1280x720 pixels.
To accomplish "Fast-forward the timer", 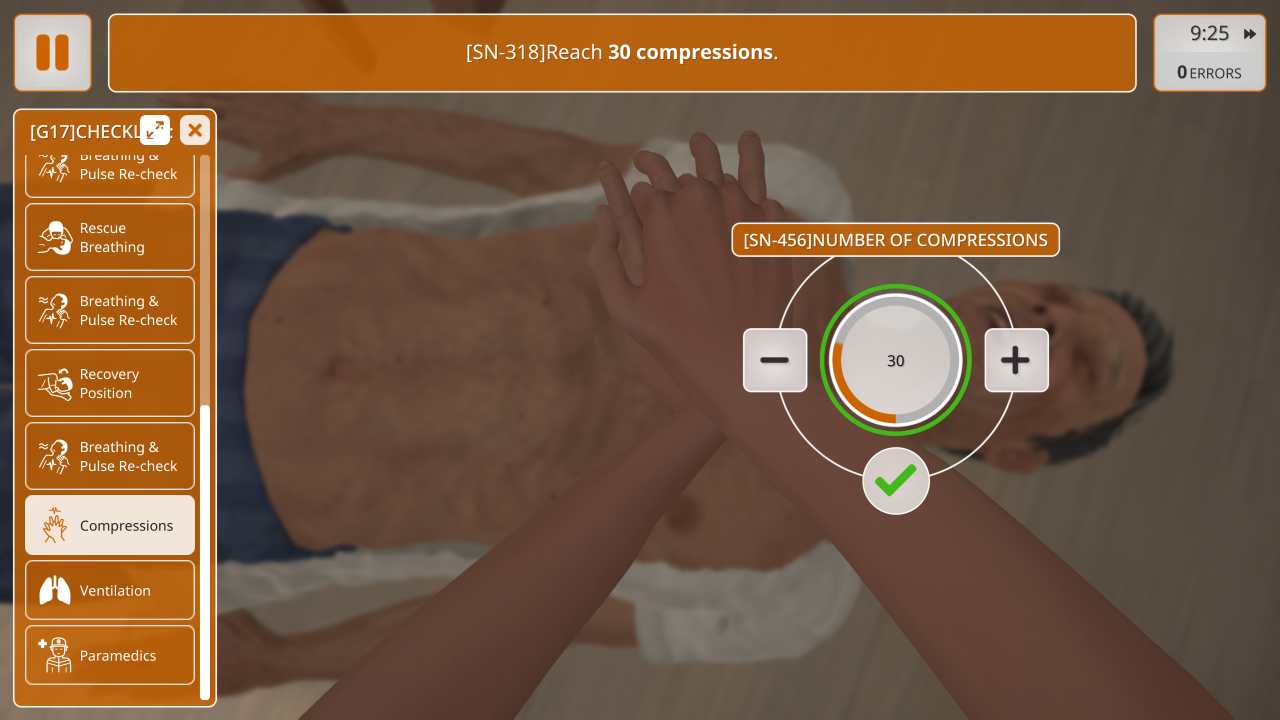I will tap(1250, 34).
